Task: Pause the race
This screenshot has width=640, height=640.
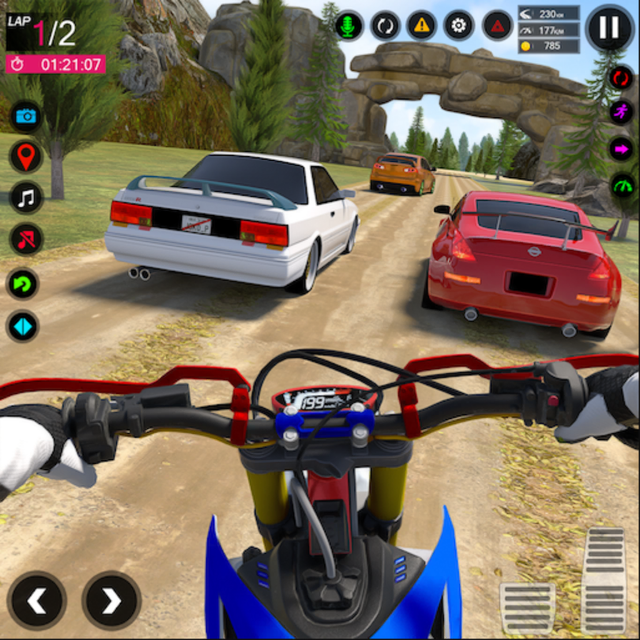Action: 608,27
